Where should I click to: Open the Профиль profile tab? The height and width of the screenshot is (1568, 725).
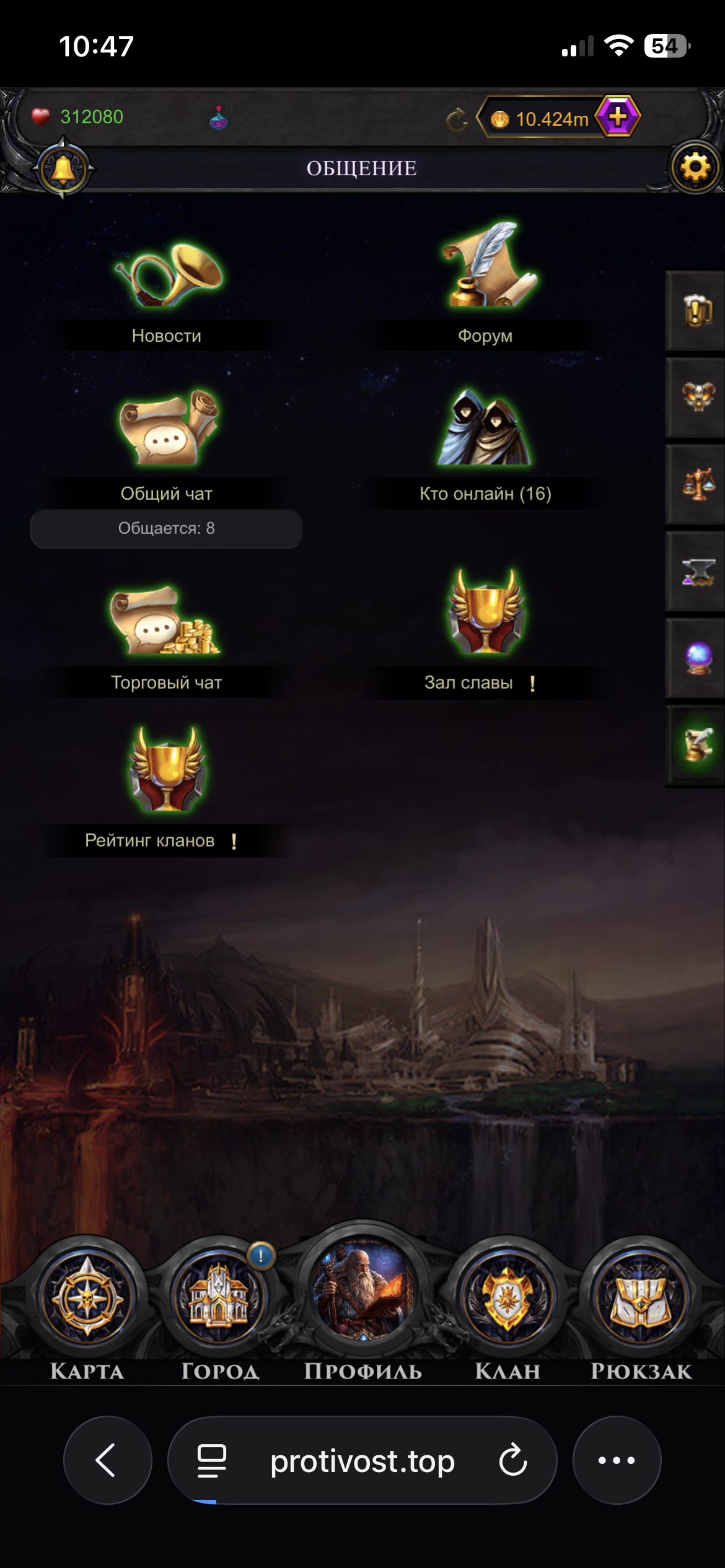click(363, 1294)
